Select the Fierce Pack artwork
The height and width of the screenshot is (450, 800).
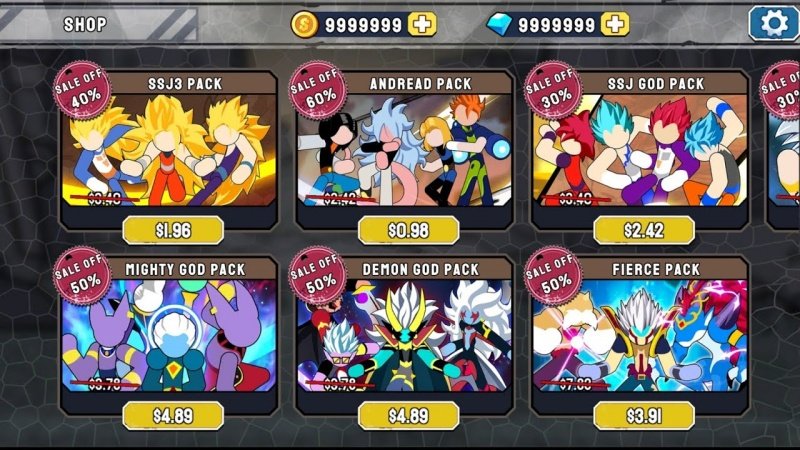(x=642, y=335)
